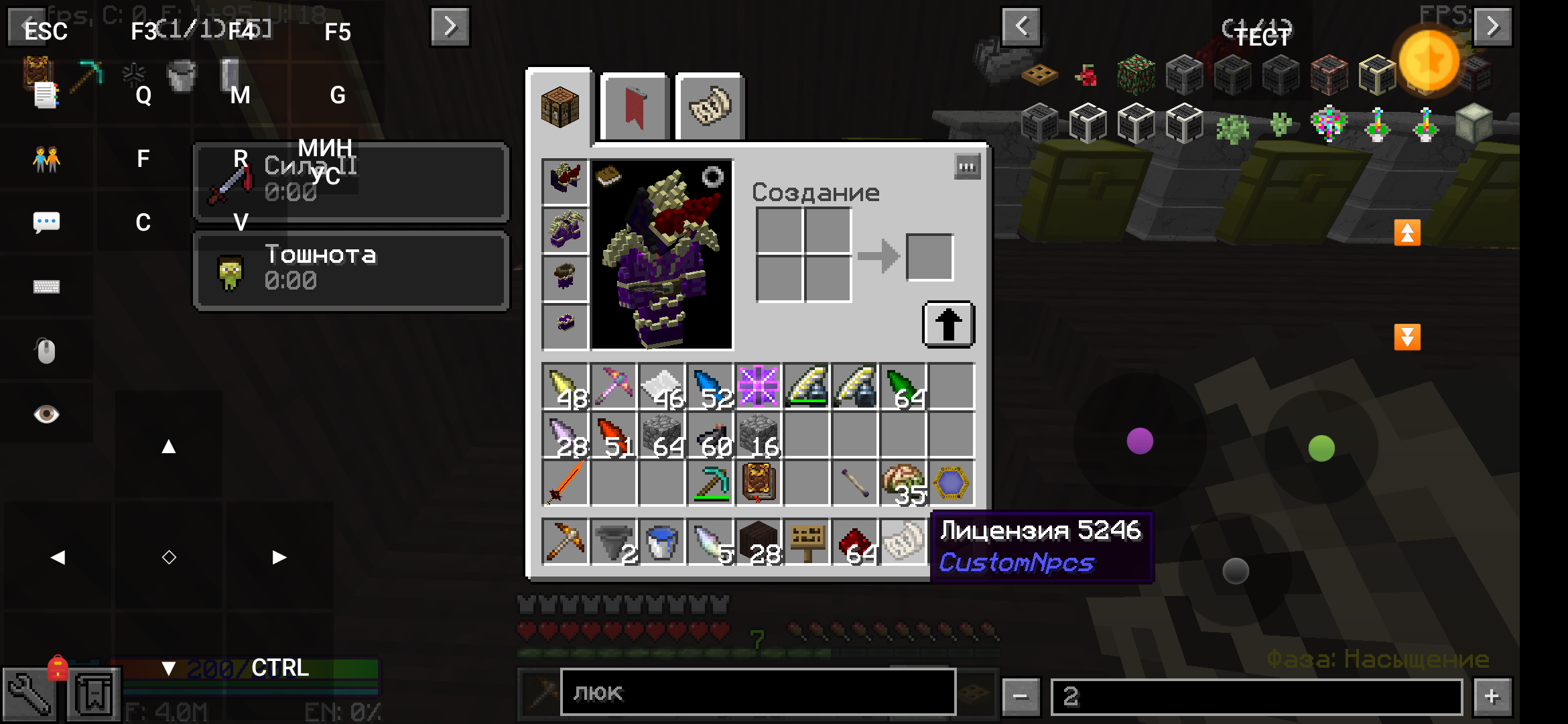The image size is (1568, 724).
Task: Go to previous item list page
Action: (x=1021, y=27)
